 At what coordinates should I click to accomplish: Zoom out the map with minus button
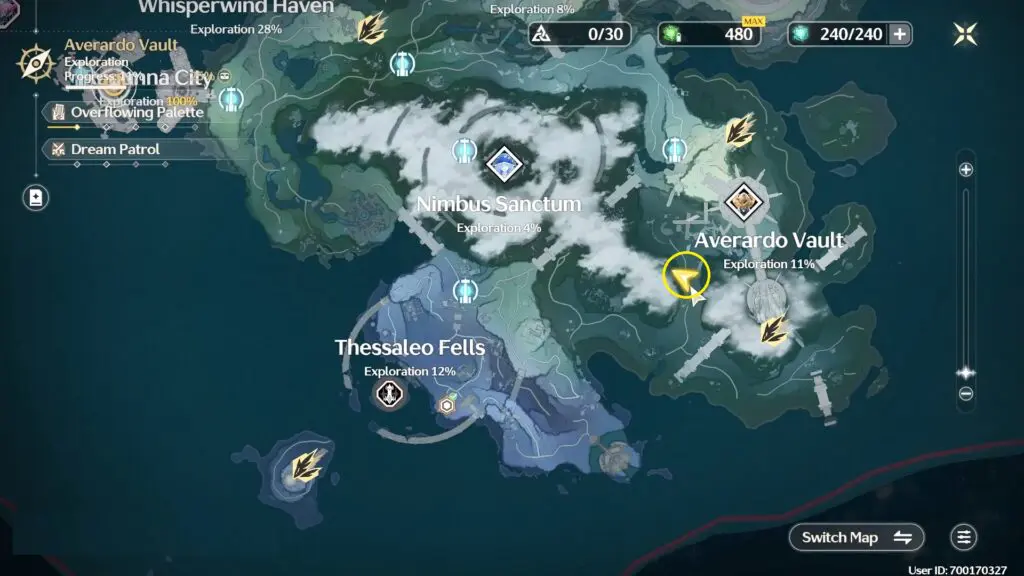pyautogui.click(x=966, y=394)
